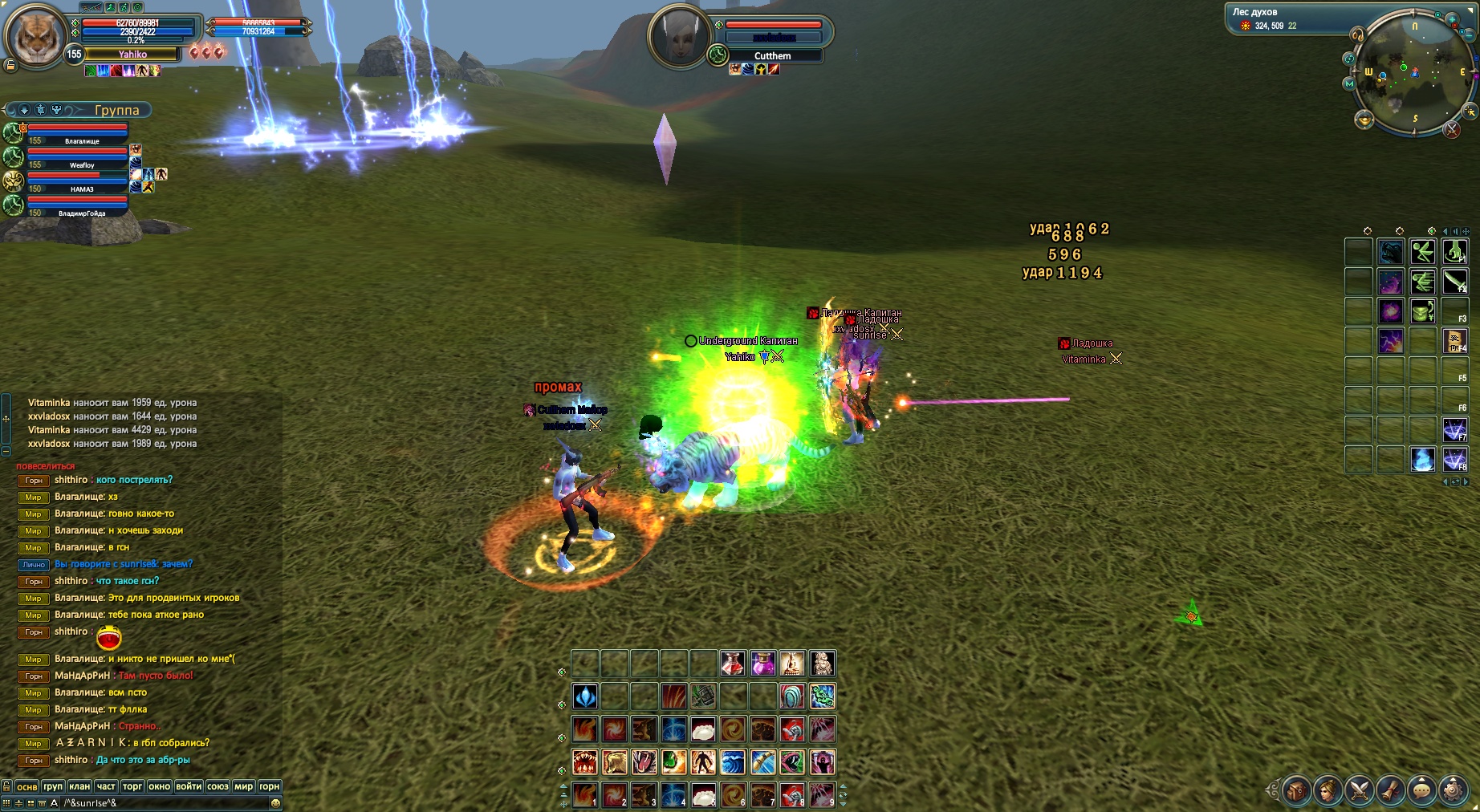Open the inventory bag menu button

pyautogui.click(x=1296, y=790)
